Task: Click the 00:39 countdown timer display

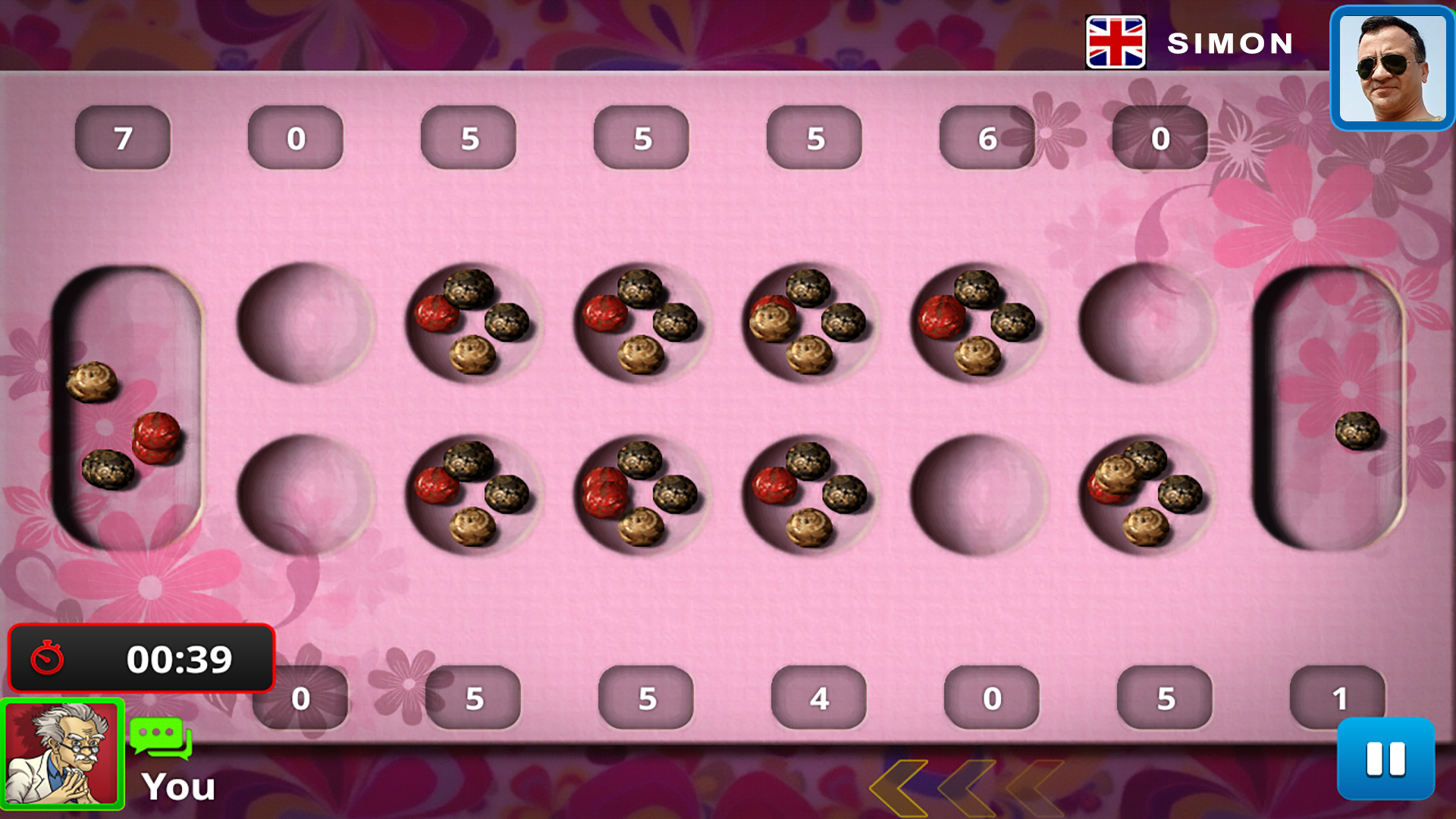Action: tap(178, 659)
